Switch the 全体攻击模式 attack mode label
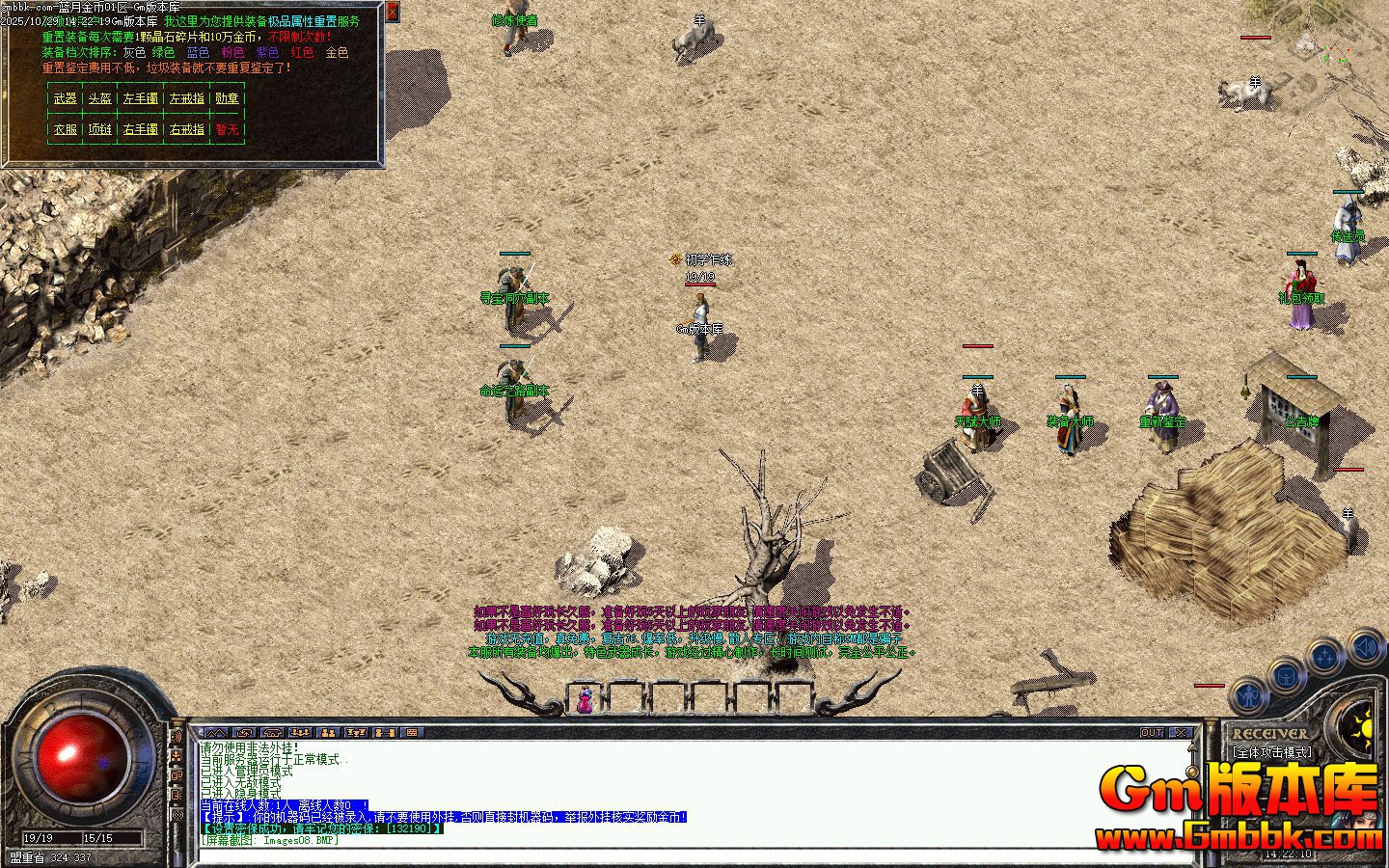 (x=1271, y=751)
